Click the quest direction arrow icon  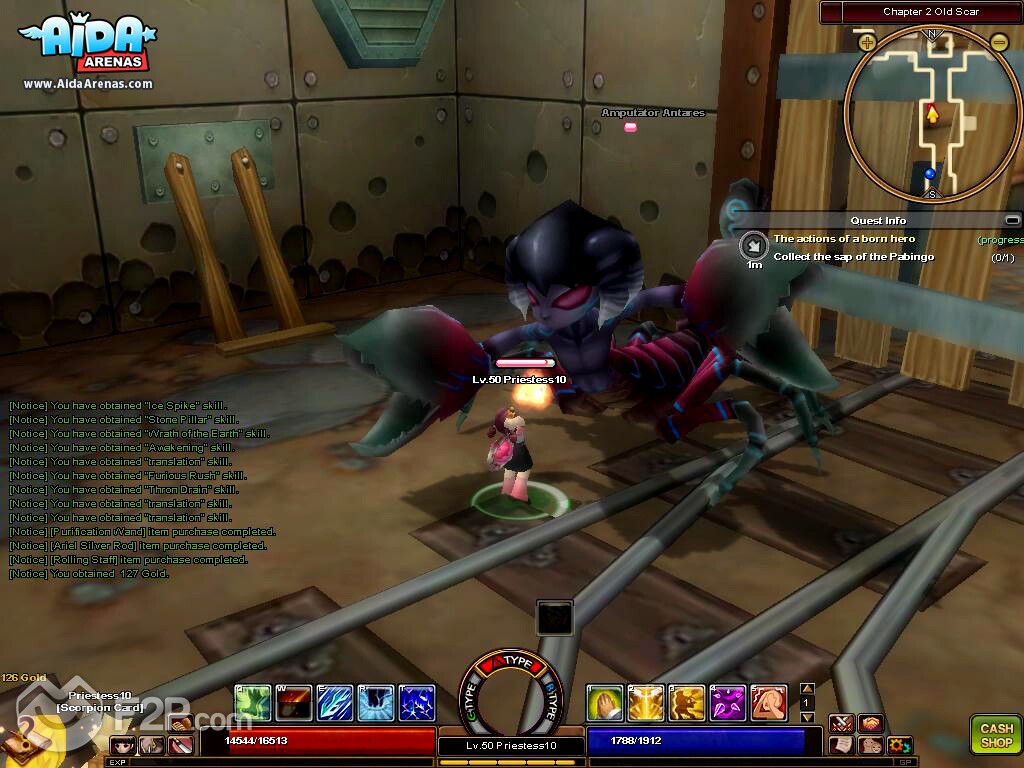(x=753, y=245)
